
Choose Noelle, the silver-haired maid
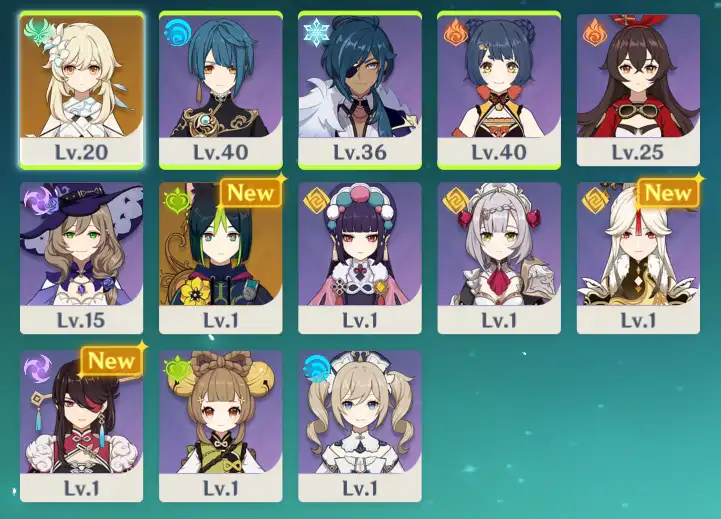(498, 257)
